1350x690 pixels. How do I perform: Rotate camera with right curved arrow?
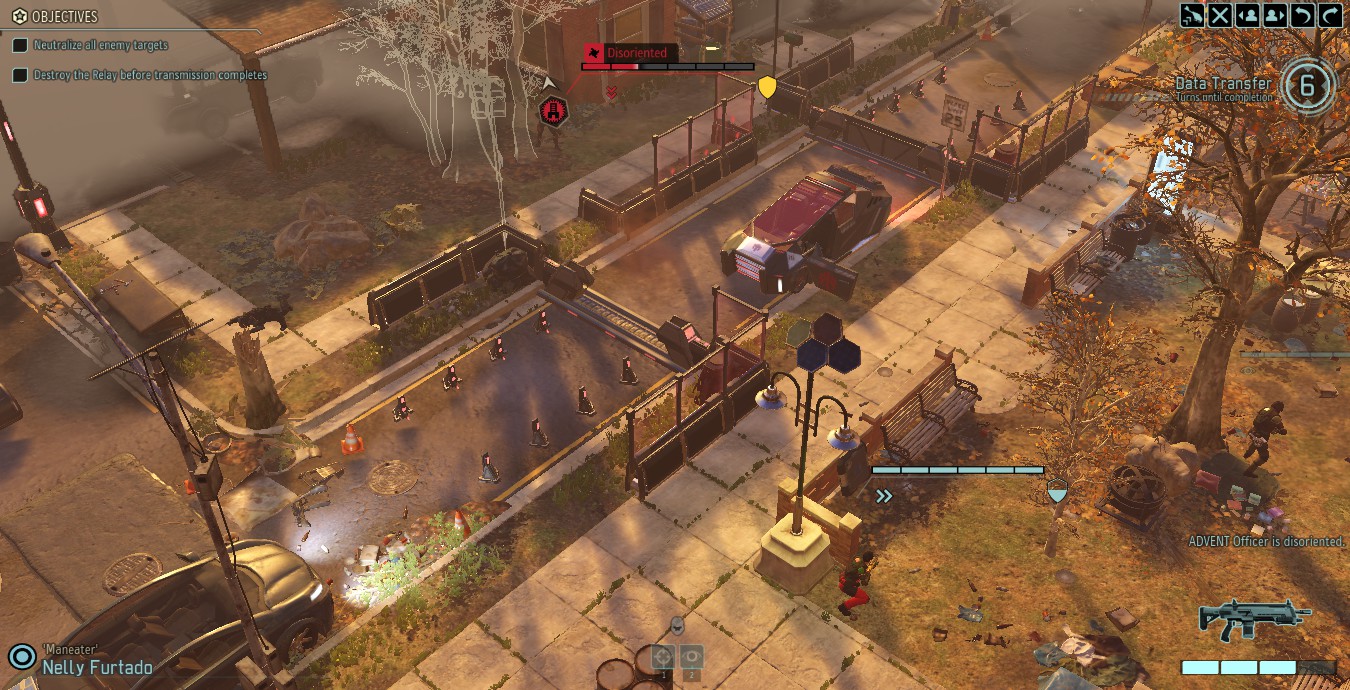[x=1331, y=15]
